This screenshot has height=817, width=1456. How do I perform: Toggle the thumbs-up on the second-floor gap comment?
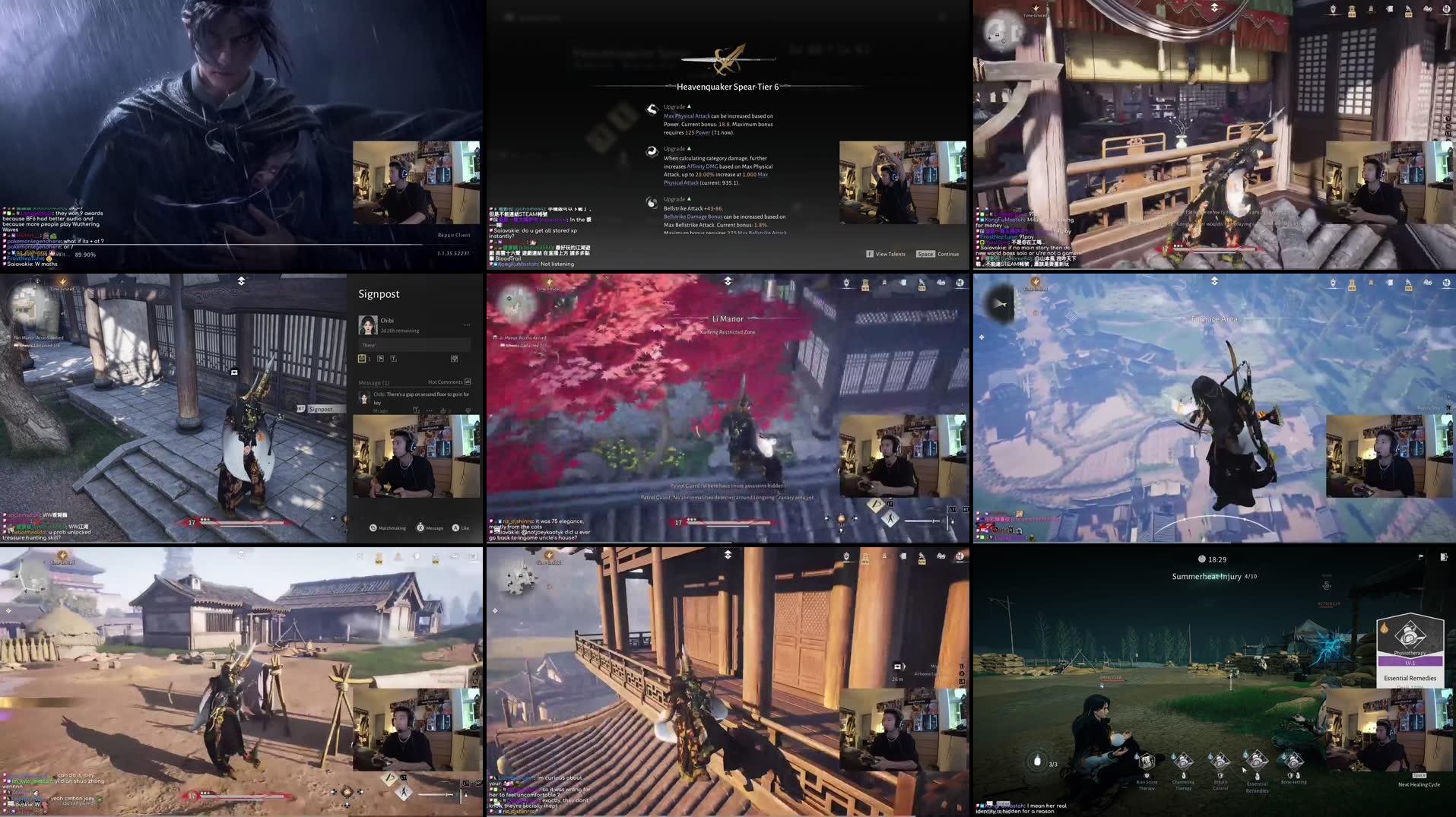[443, 410]
